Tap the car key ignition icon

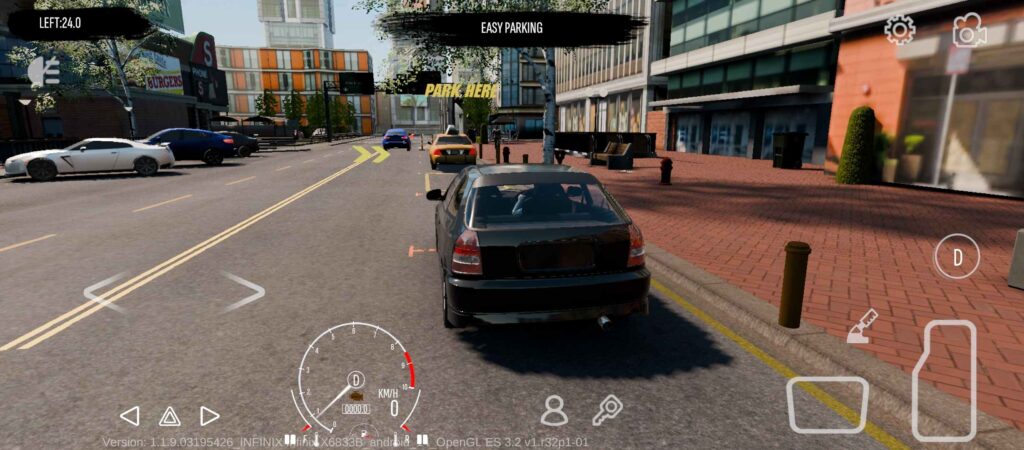[607, 410]
